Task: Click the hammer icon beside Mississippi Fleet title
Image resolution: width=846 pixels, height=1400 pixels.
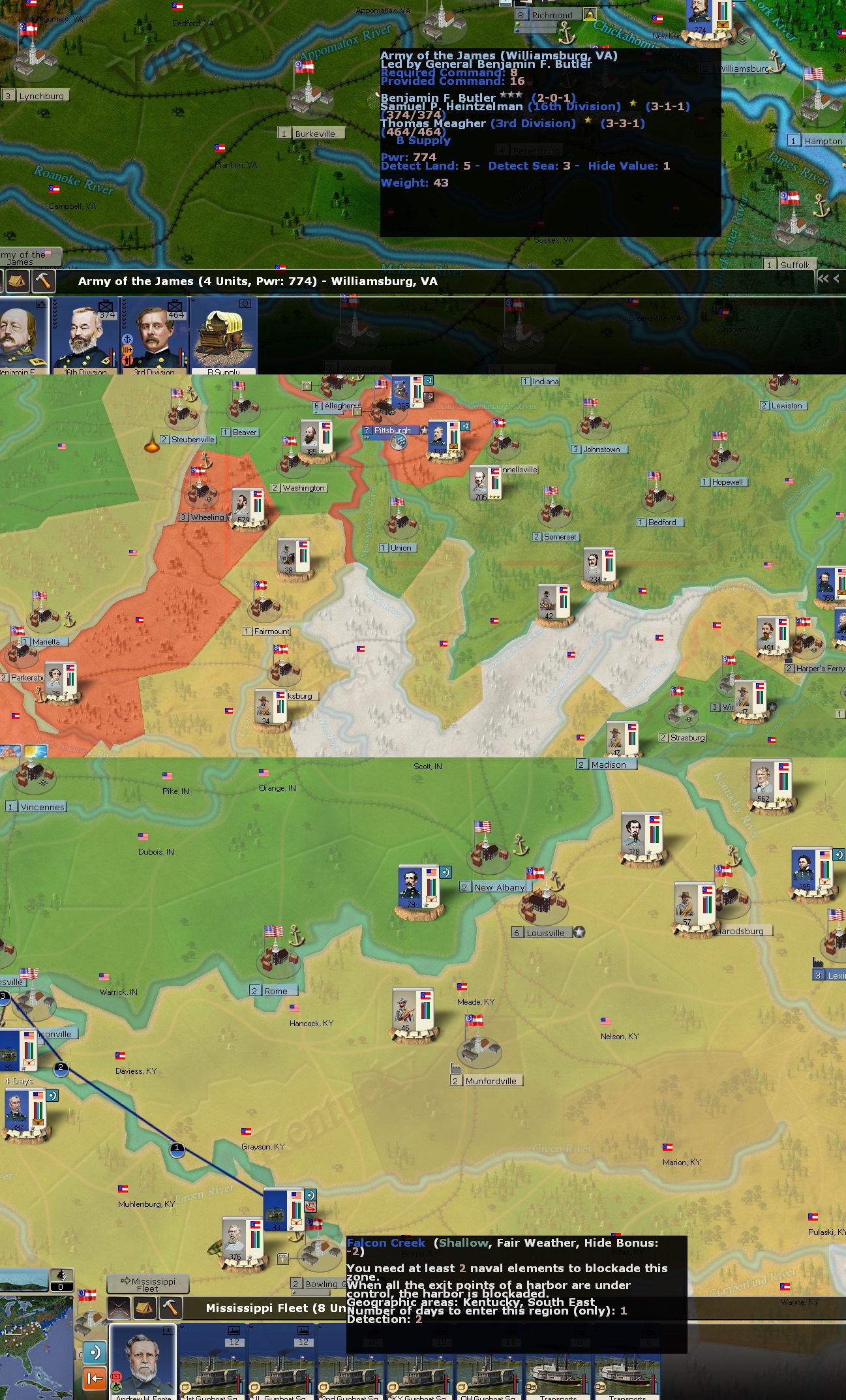Action: pyautogui.click(x=170, y=1307)
